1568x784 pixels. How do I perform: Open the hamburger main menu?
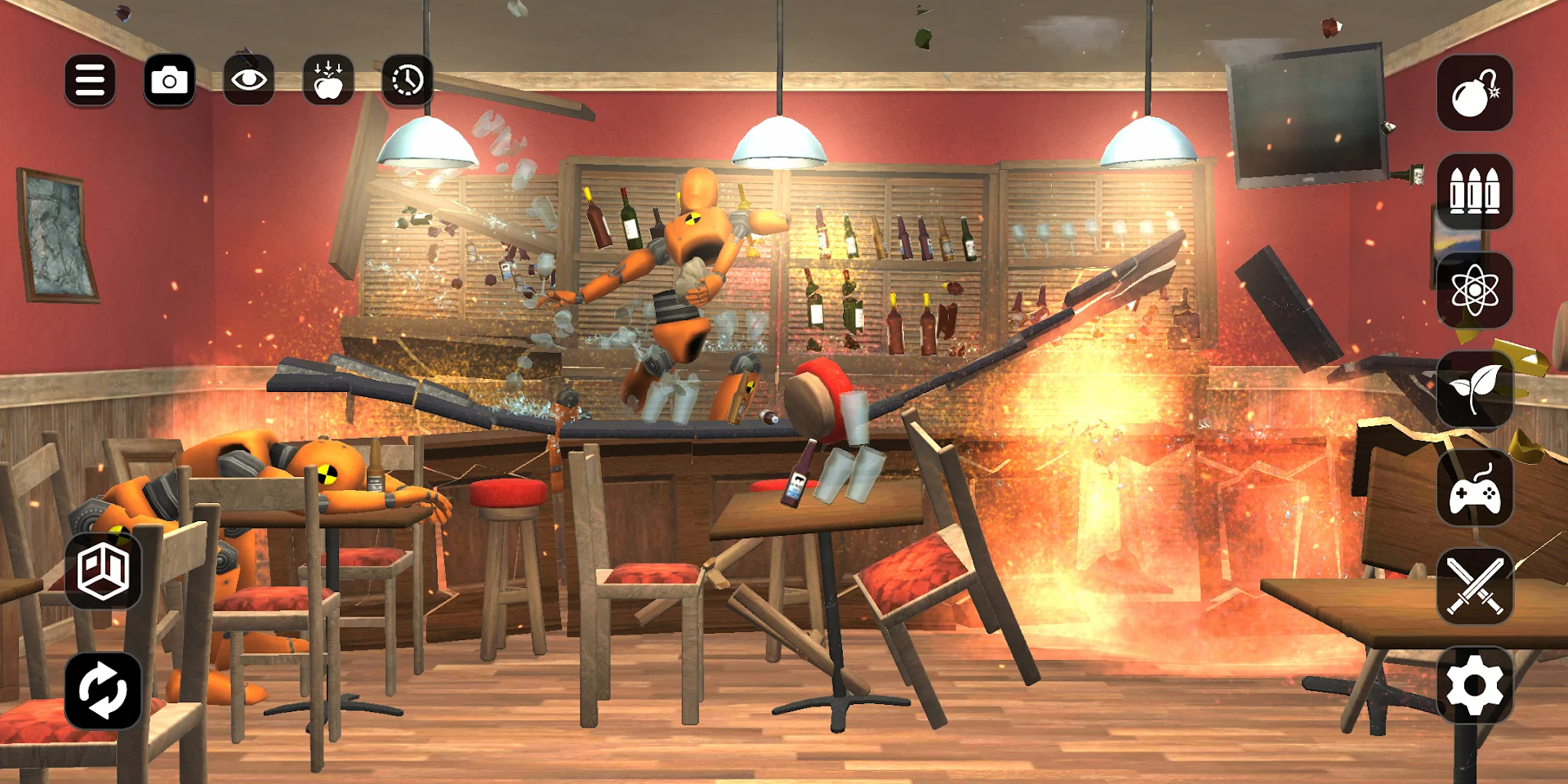[90, 78]
